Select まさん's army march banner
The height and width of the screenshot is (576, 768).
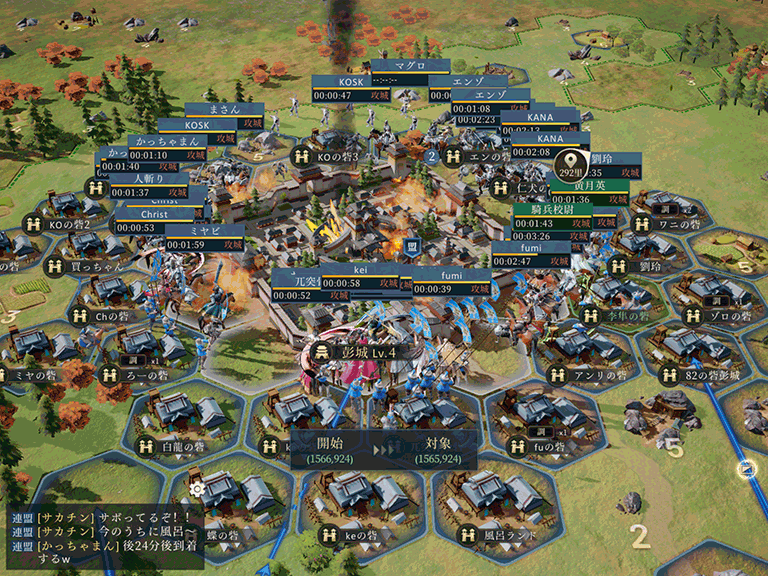click(223, 109)
